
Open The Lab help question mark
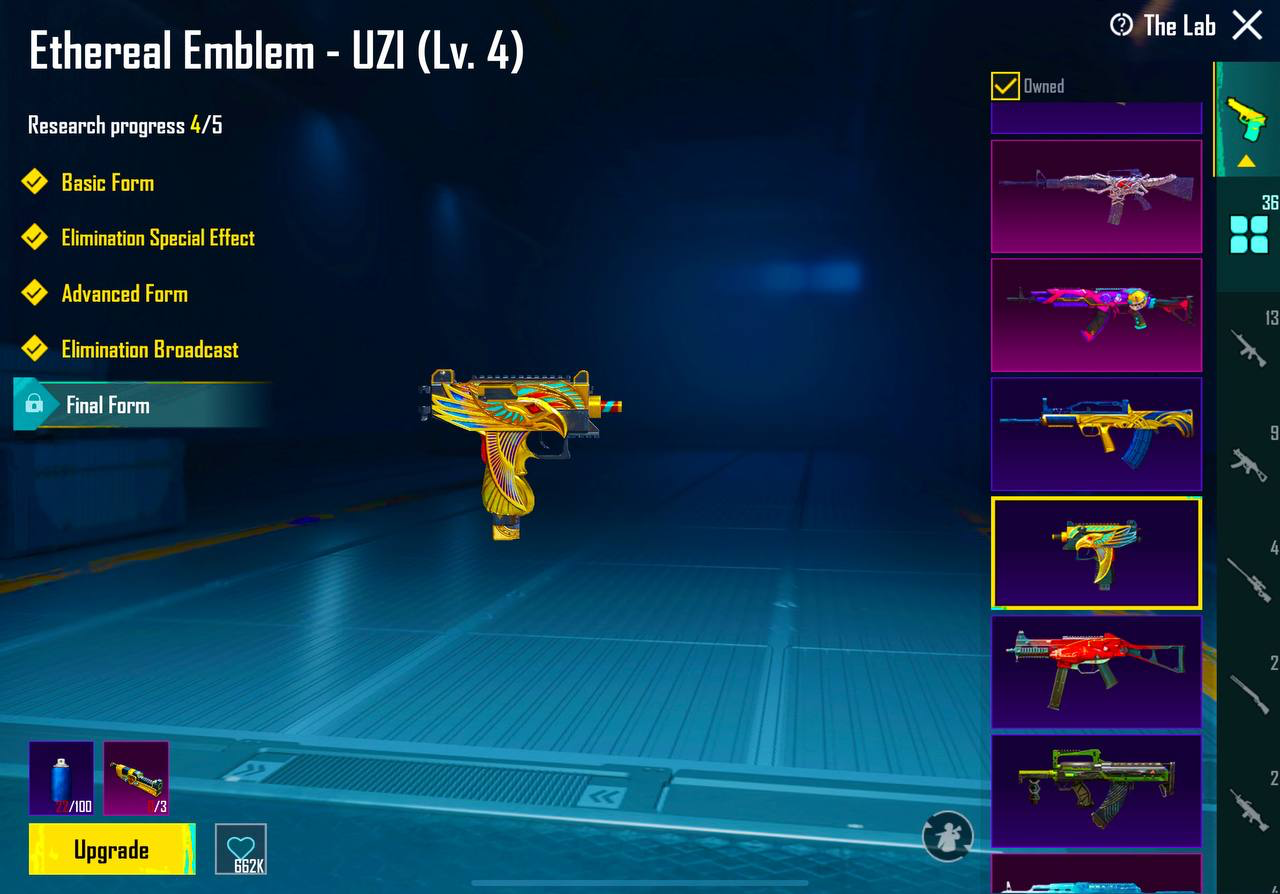click(x=1122, y=25)
